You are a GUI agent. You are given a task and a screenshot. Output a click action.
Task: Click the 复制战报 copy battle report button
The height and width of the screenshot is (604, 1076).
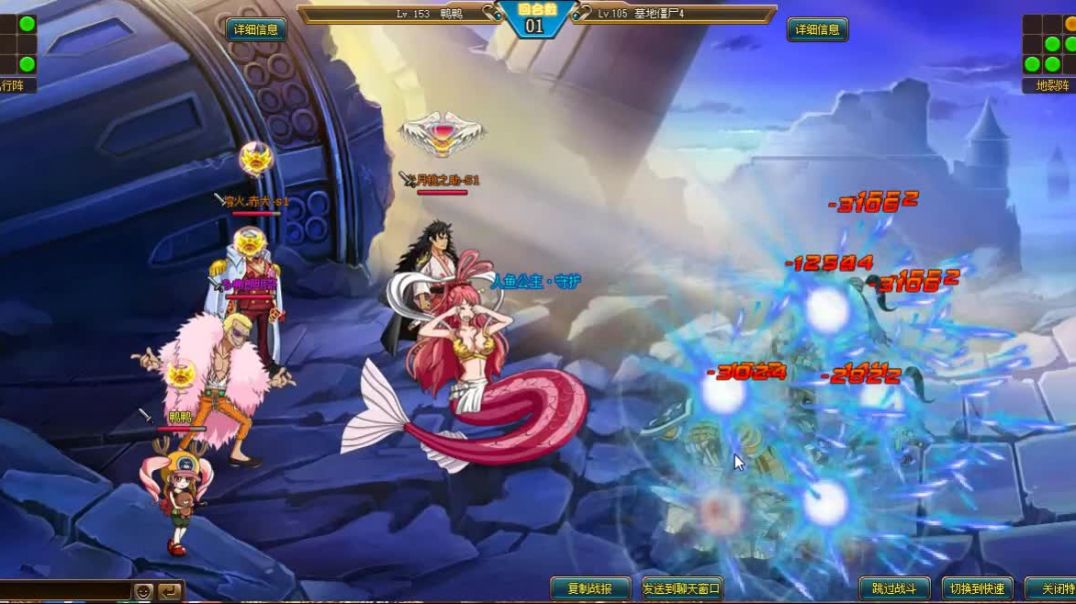point(590,589)
